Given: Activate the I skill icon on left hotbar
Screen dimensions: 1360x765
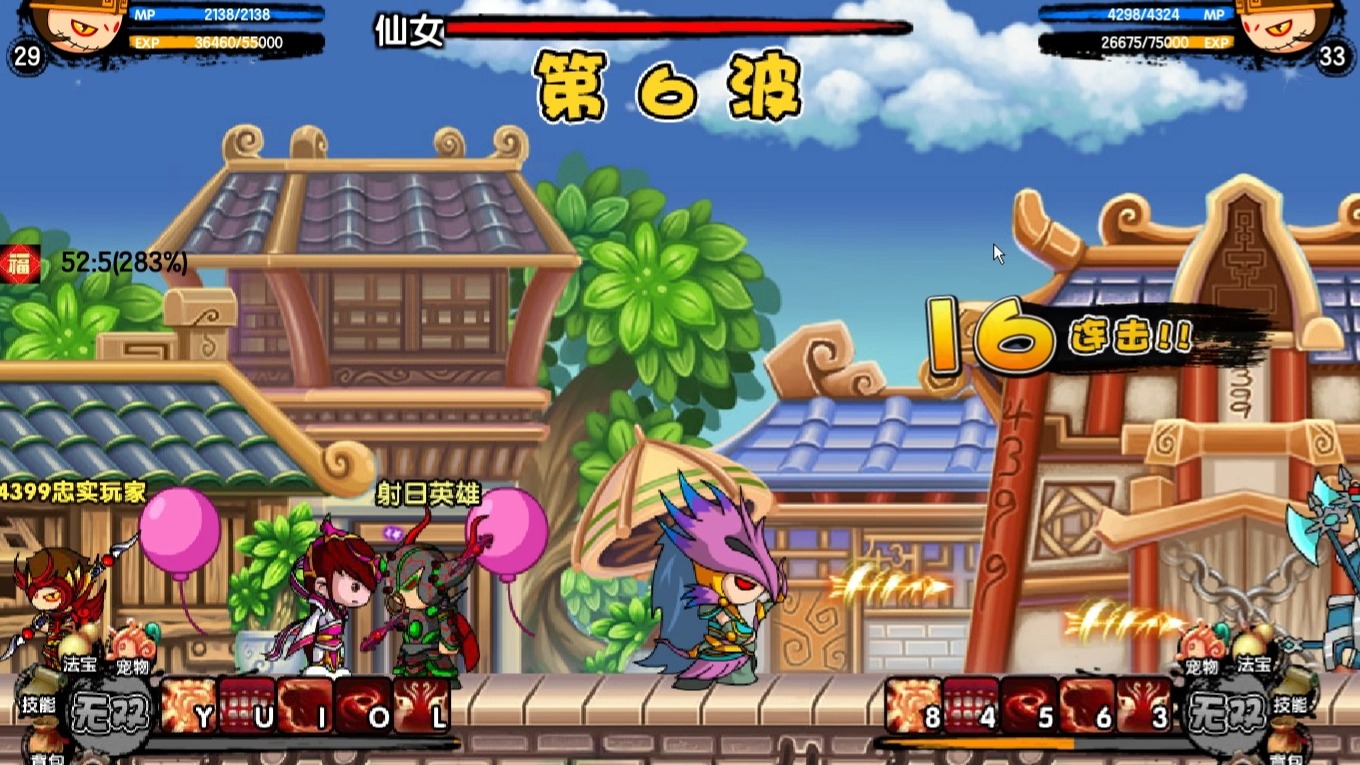Looking at the screenshot, I should coord(303,708).
